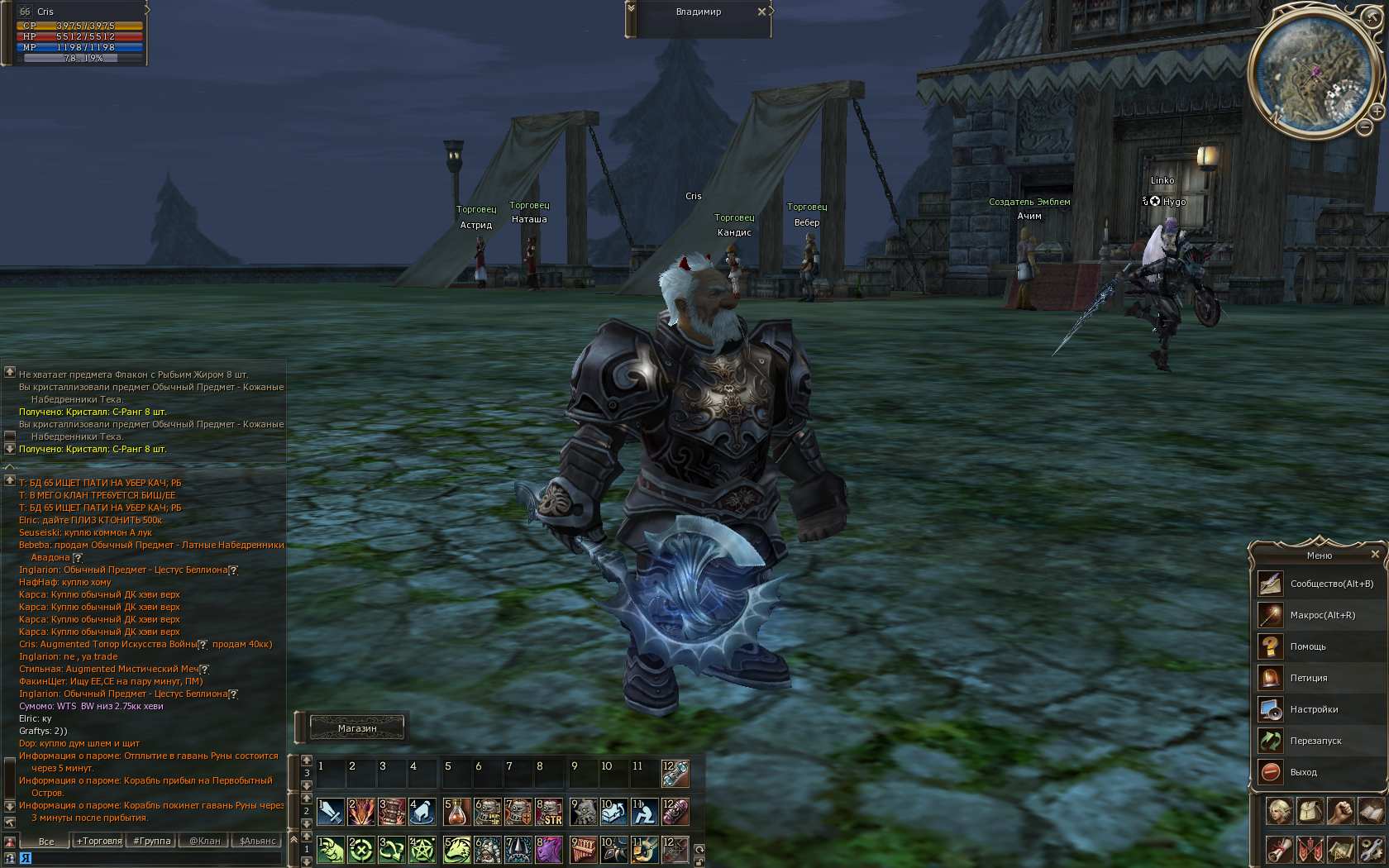Viewport: 1389px width, 868px height.
Task: Choose the Макрос (Alt+R) menu entry
Action: (1322, 615)
